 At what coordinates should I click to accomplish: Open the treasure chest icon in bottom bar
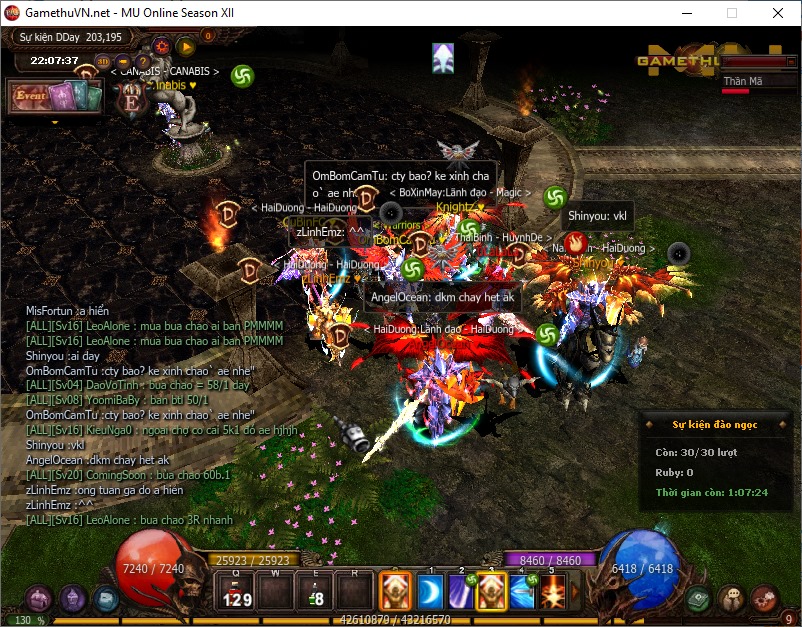39,598
